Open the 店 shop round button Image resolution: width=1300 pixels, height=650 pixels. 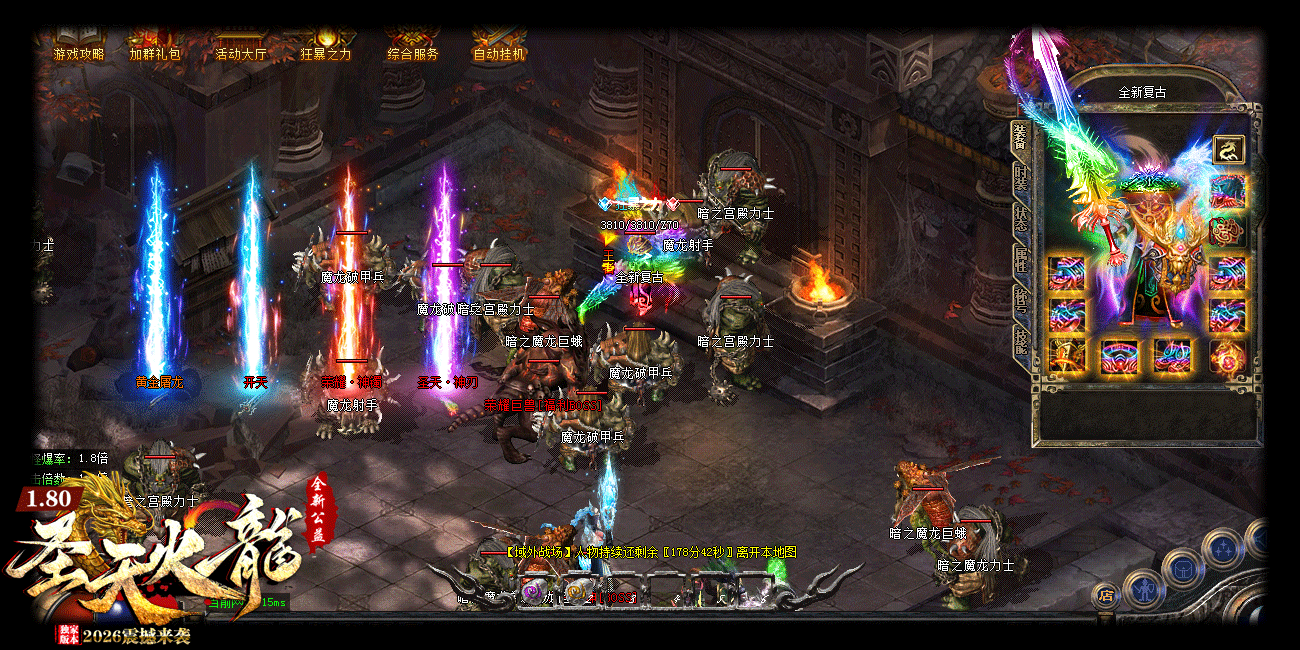coord(1105,595)
